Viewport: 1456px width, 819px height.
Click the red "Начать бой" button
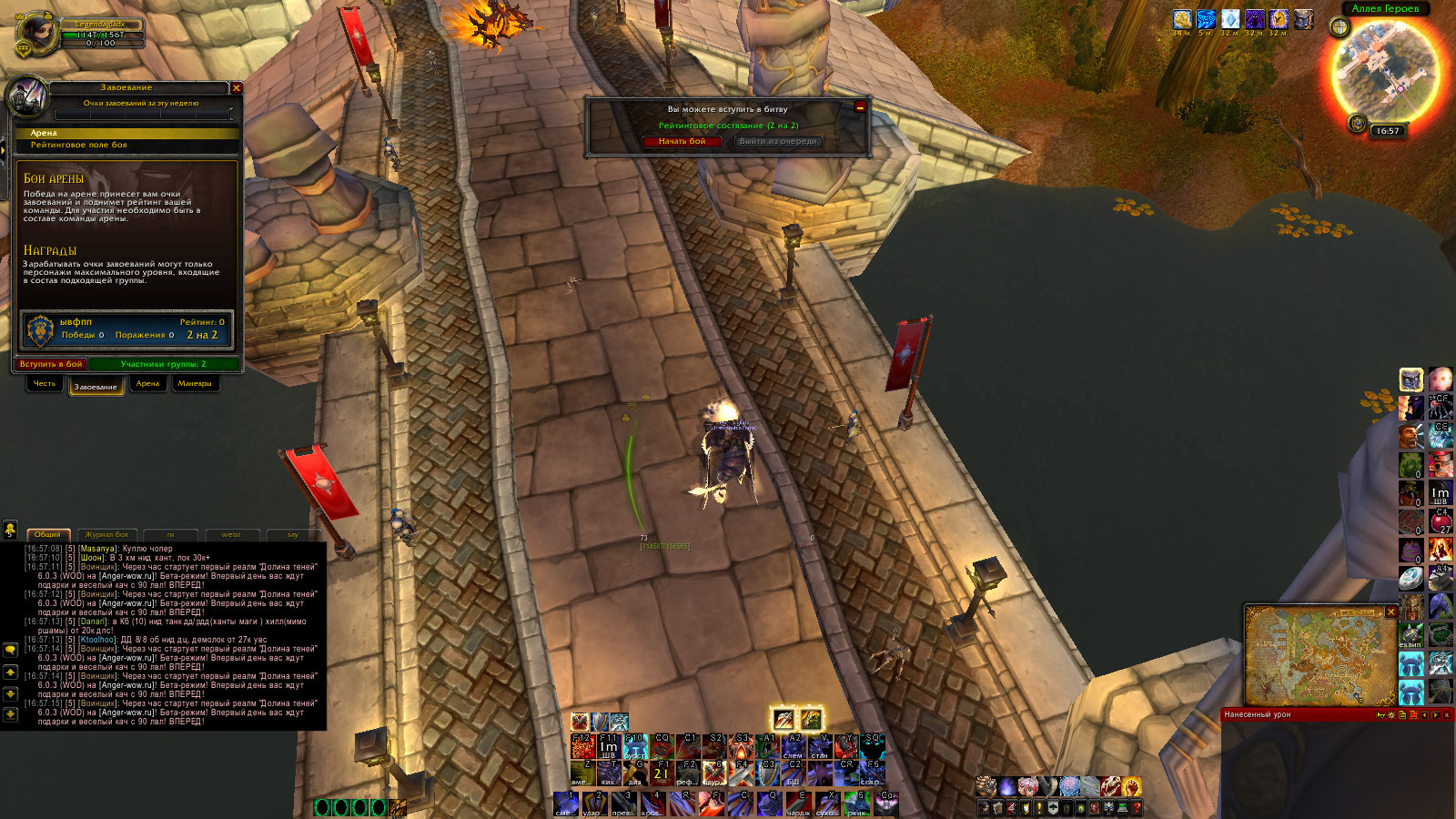tap(682, 141)
